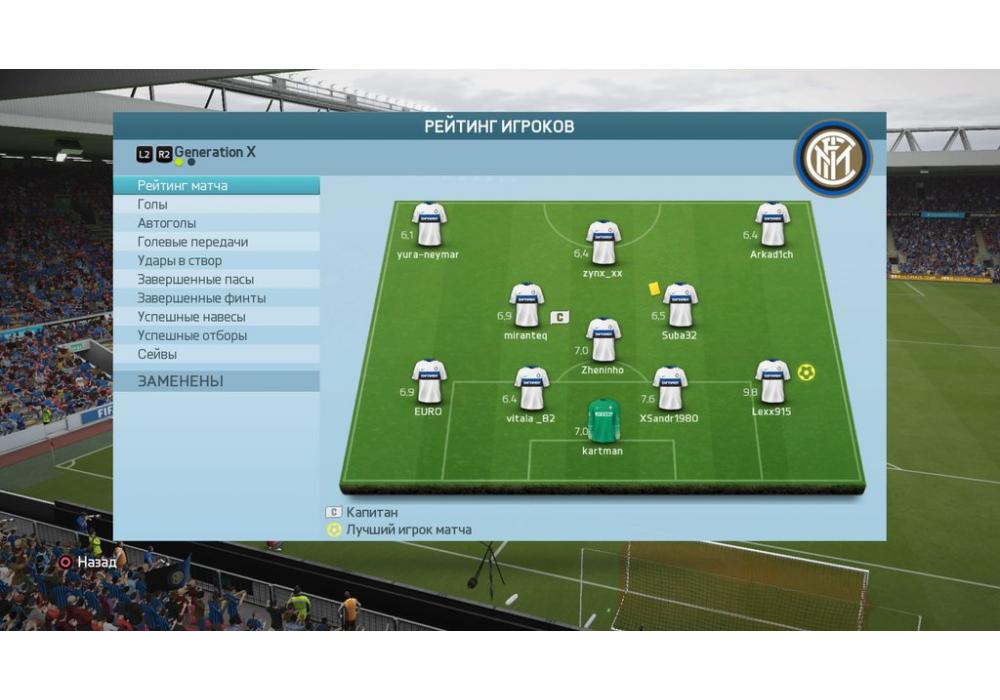Screen dimensions: 1000x700
Task: Select forward yura-neymar's shirt
Action: [x=429, y=225]
